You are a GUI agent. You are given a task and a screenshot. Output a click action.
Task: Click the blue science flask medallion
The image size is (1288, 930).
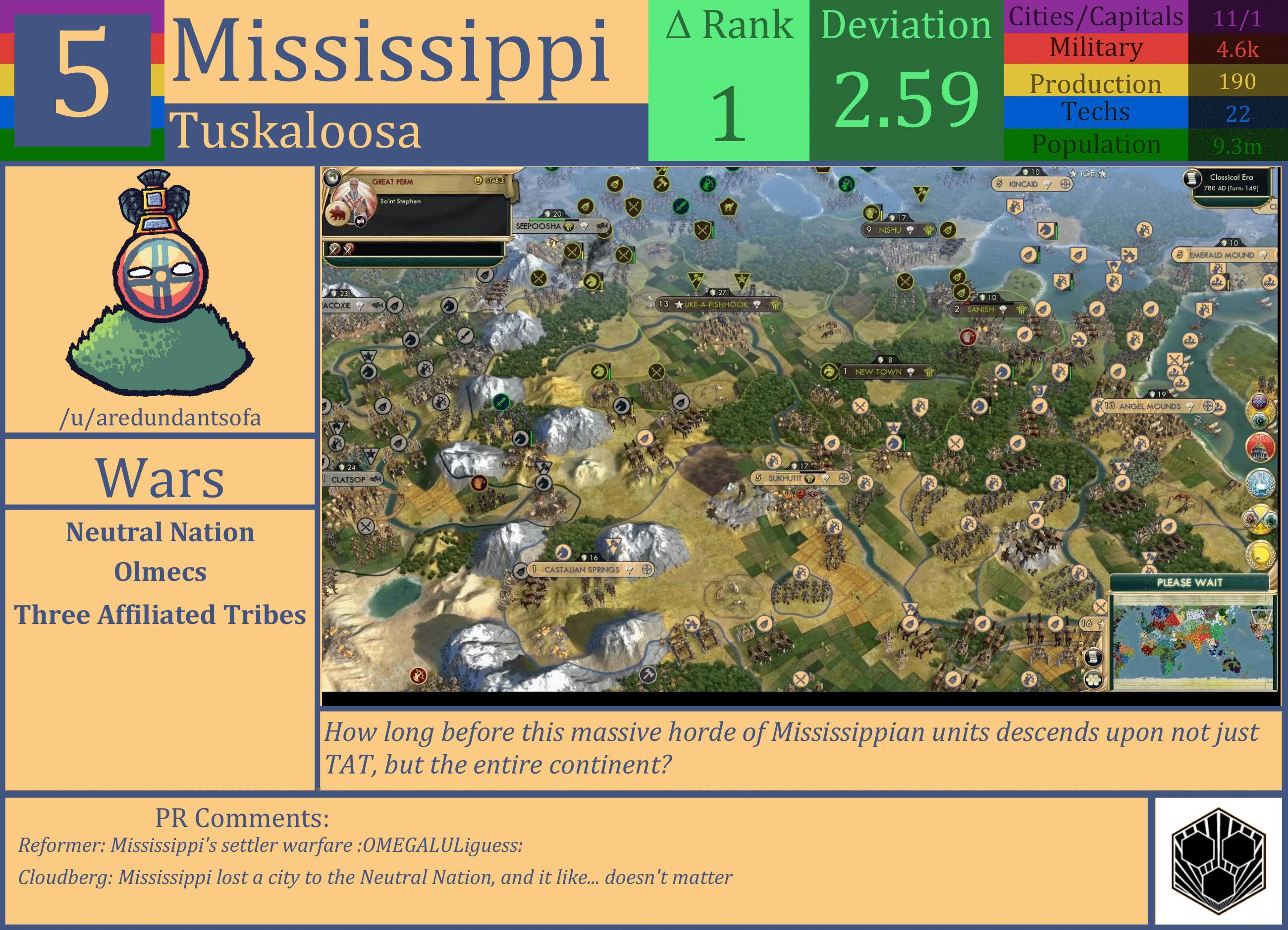(1261, 483)
